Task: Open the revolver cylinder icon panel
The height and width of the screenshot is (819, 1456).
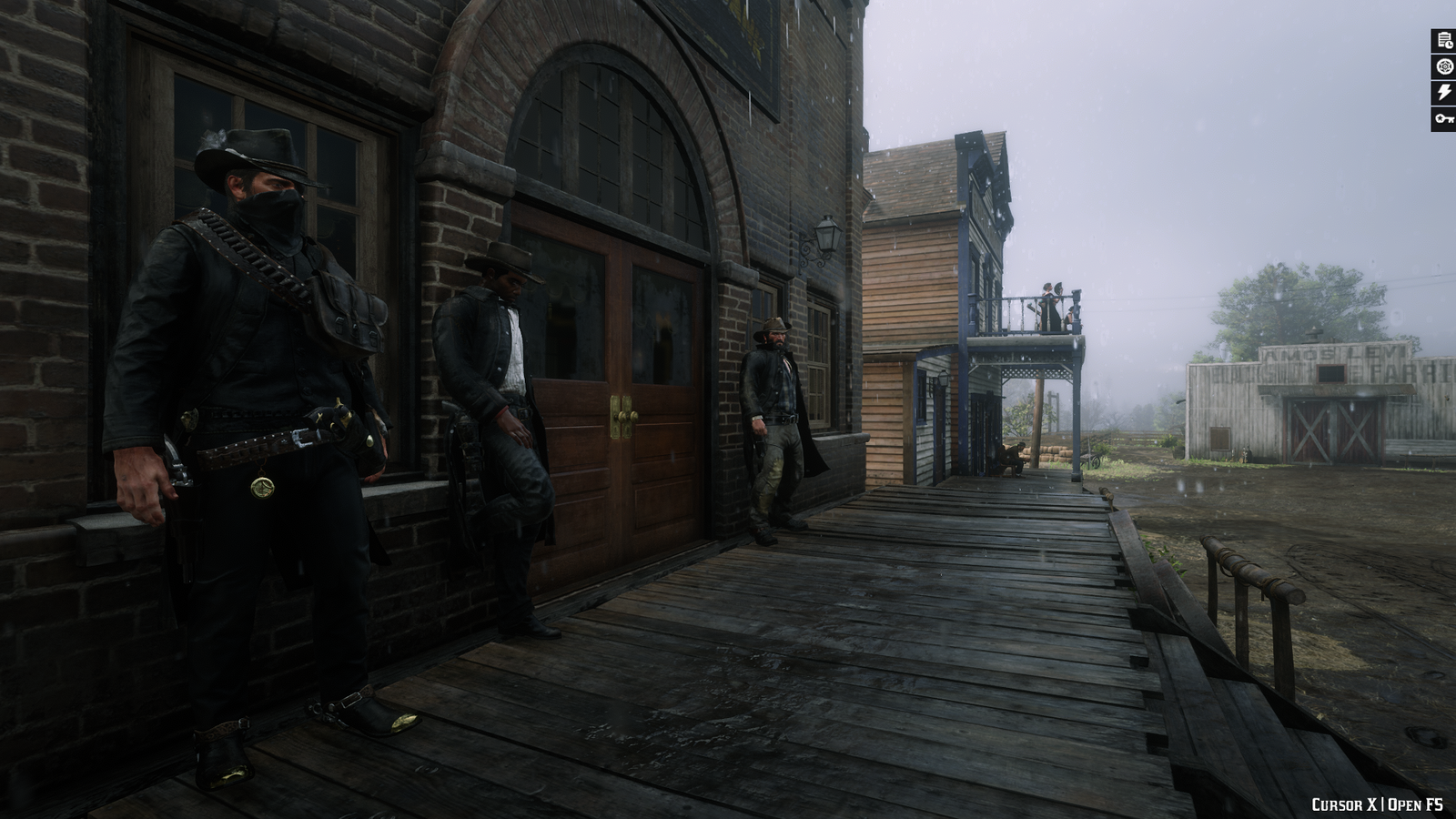Action: point(1443,66)
